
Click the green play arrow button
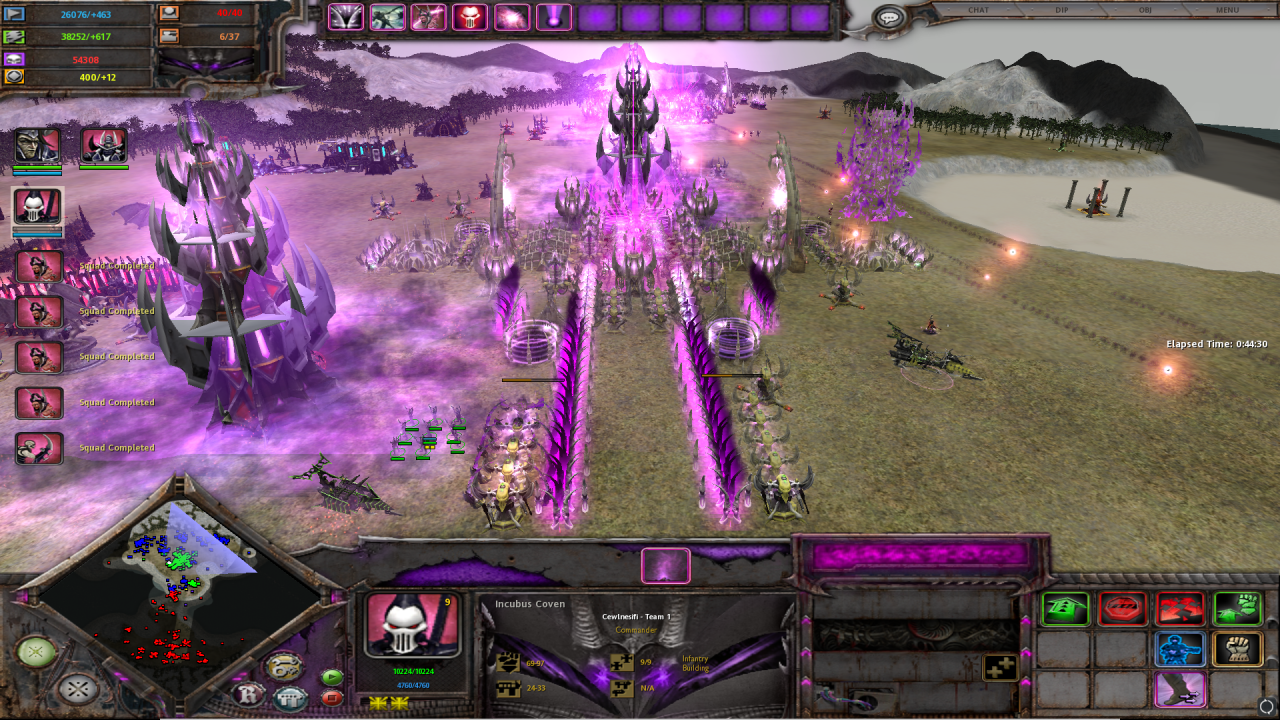tap(332, 677)
